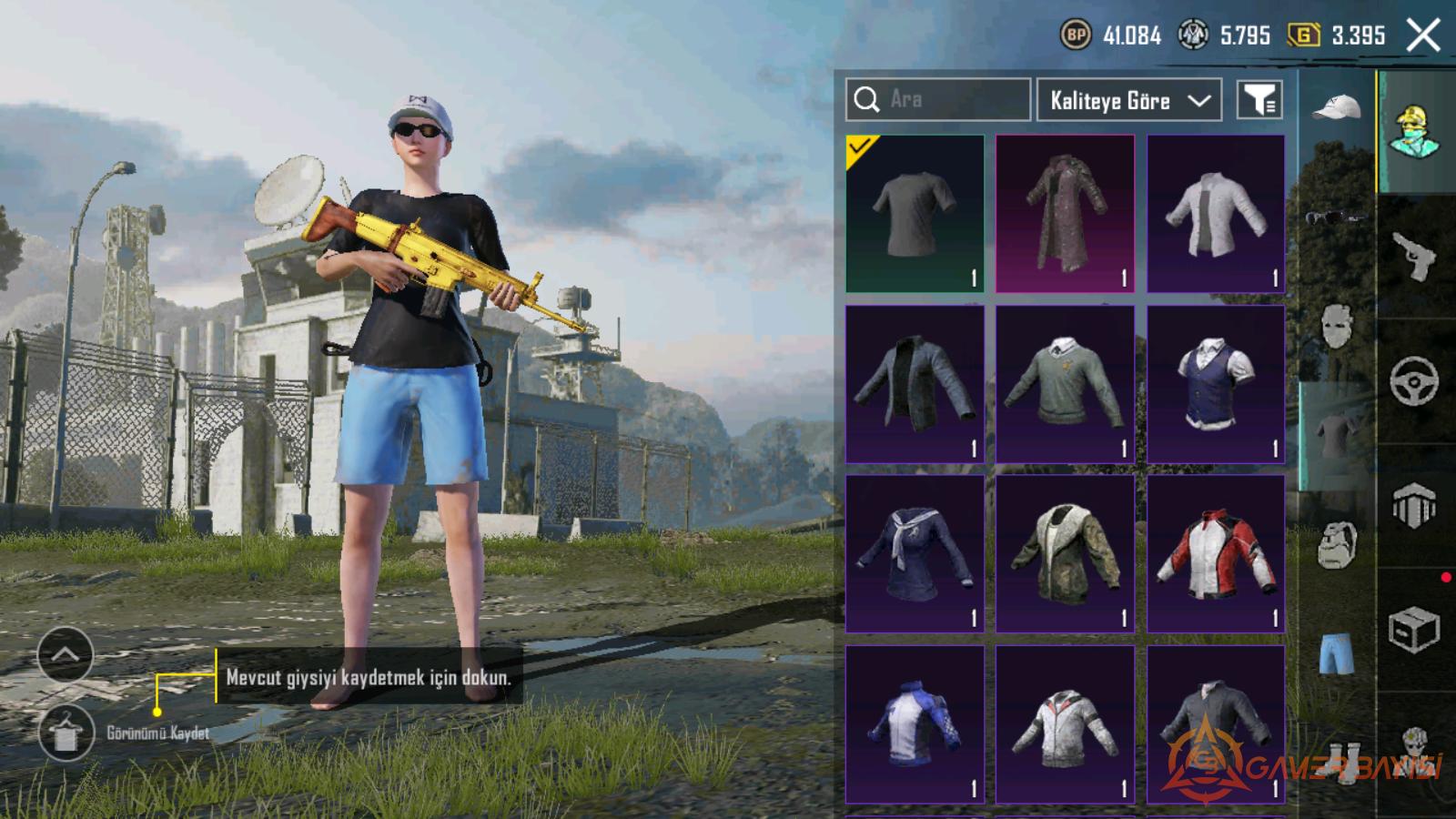This screenshot has width=1456, height=819.
Task: Open the pistol weapons category
Action: 1414,257
